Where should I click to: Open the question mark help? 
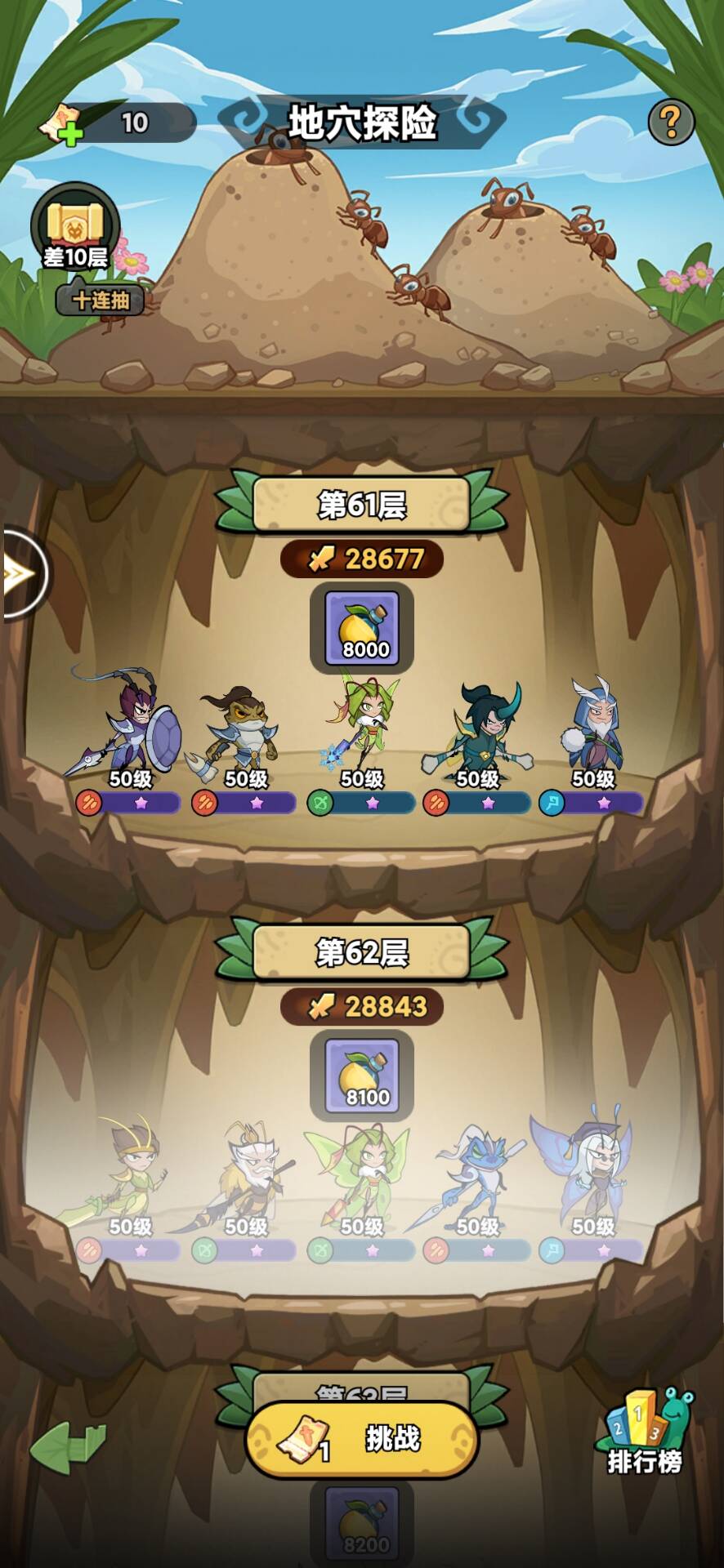click(x=671, y=122)
